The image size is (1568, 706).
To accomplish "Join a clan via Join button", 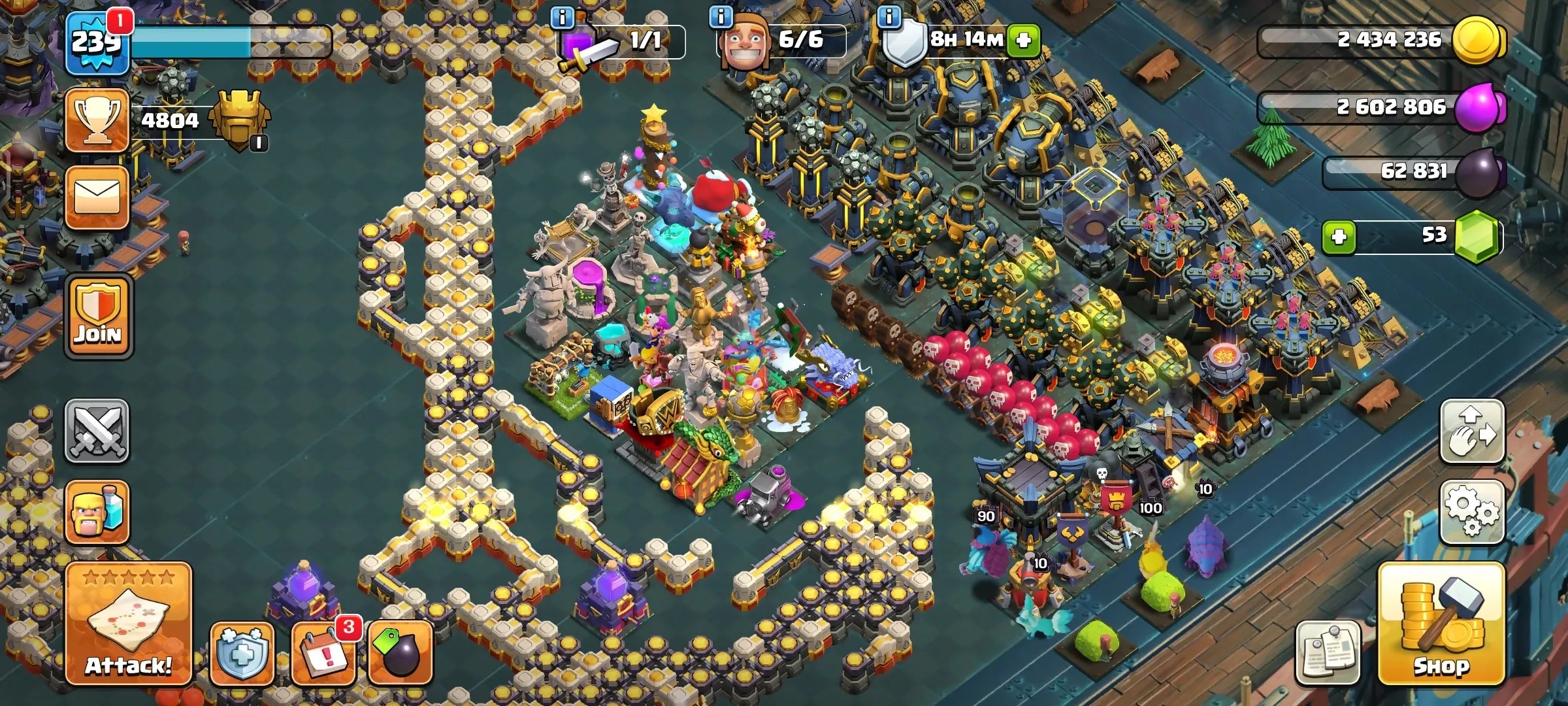I will [98, 316].
